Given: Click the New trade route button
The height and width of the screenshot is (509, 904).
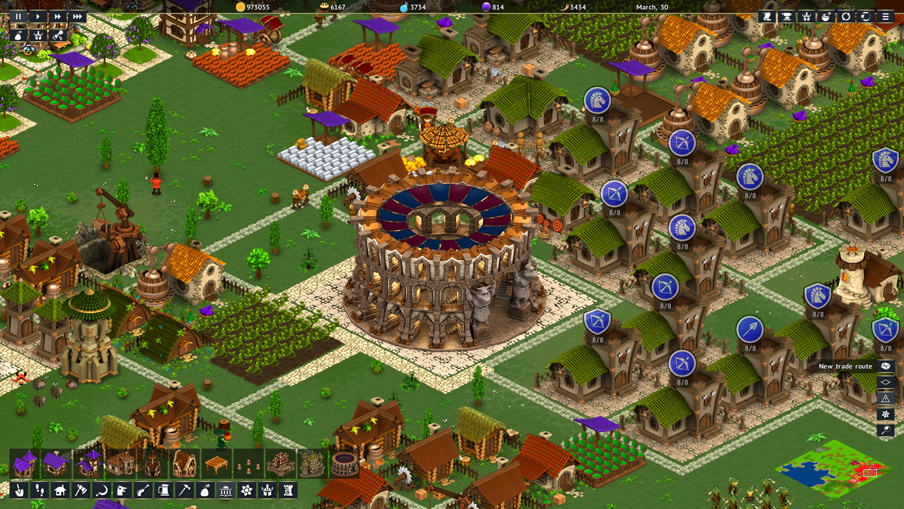Looking at the screenshot, I should pyautogui.click(x=886, y=366).
